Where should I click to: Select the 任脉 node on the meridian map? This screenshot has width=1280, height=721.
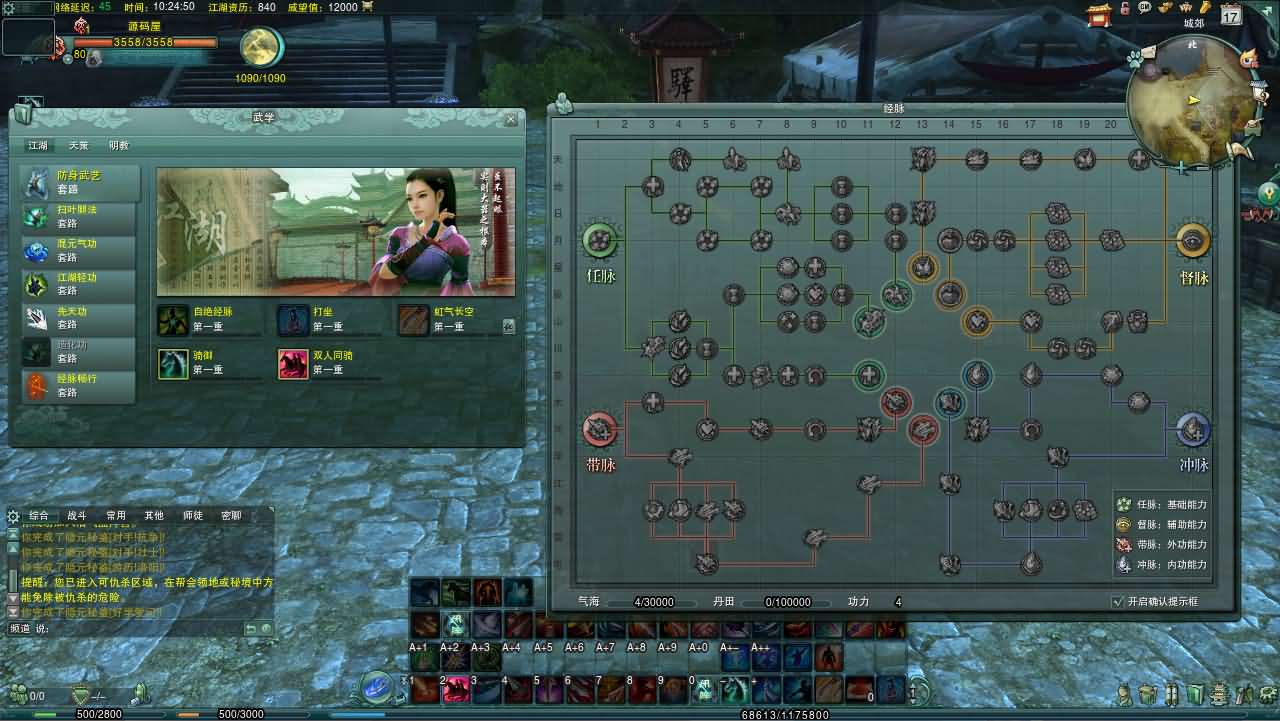point(599,242)
